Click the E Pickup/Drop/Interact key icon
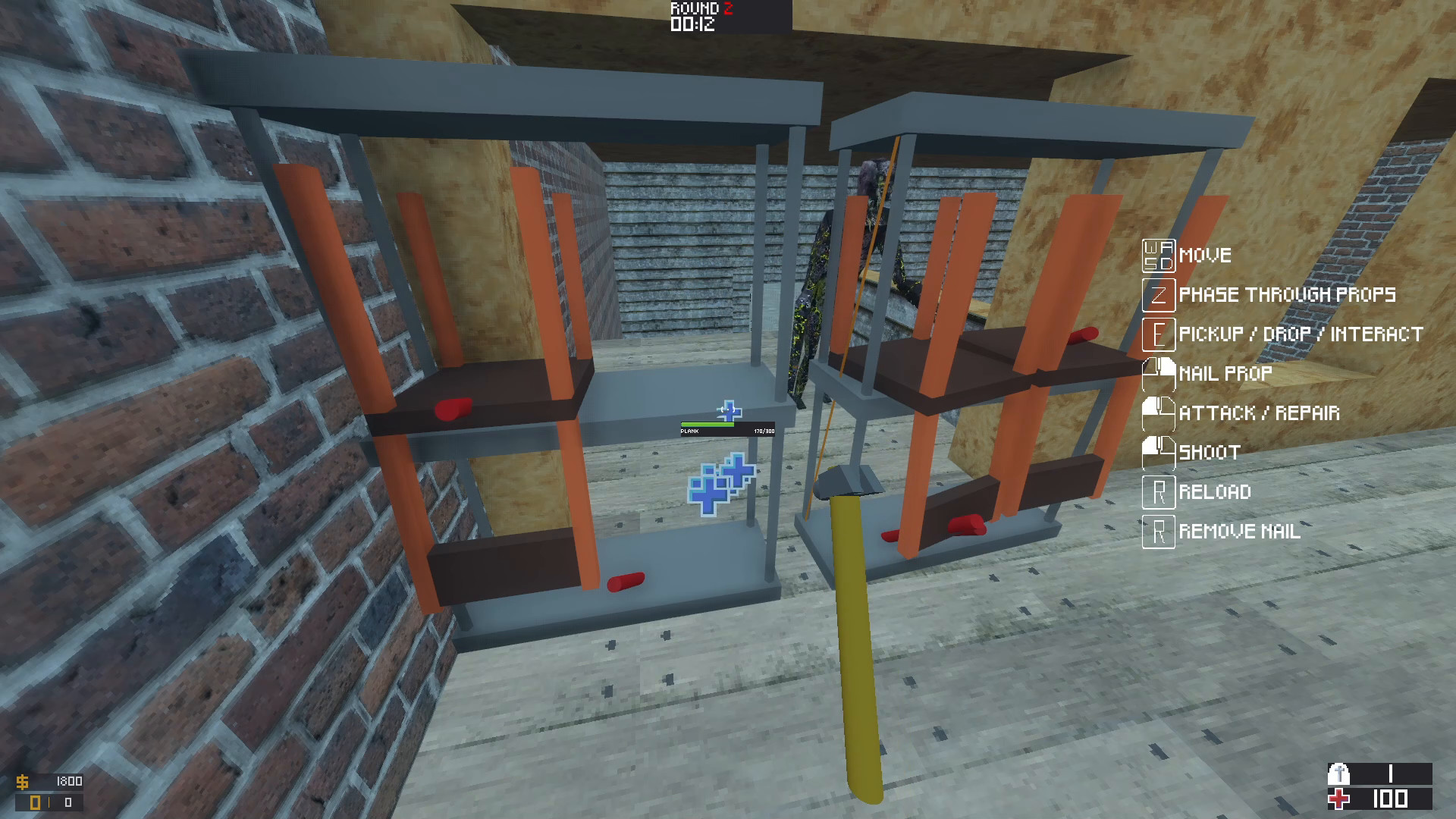1456x819 pixels. [1158, 334]
